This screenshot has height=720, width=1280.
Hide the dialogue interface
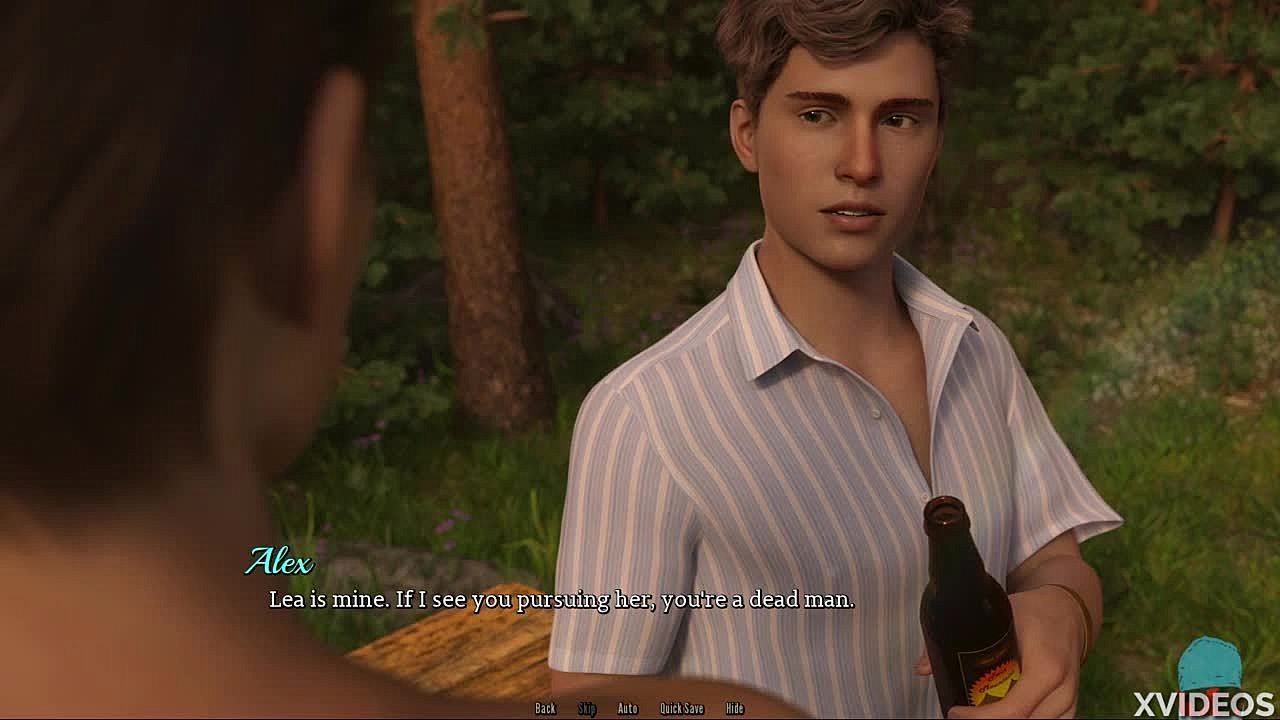(x=735, y=708)
